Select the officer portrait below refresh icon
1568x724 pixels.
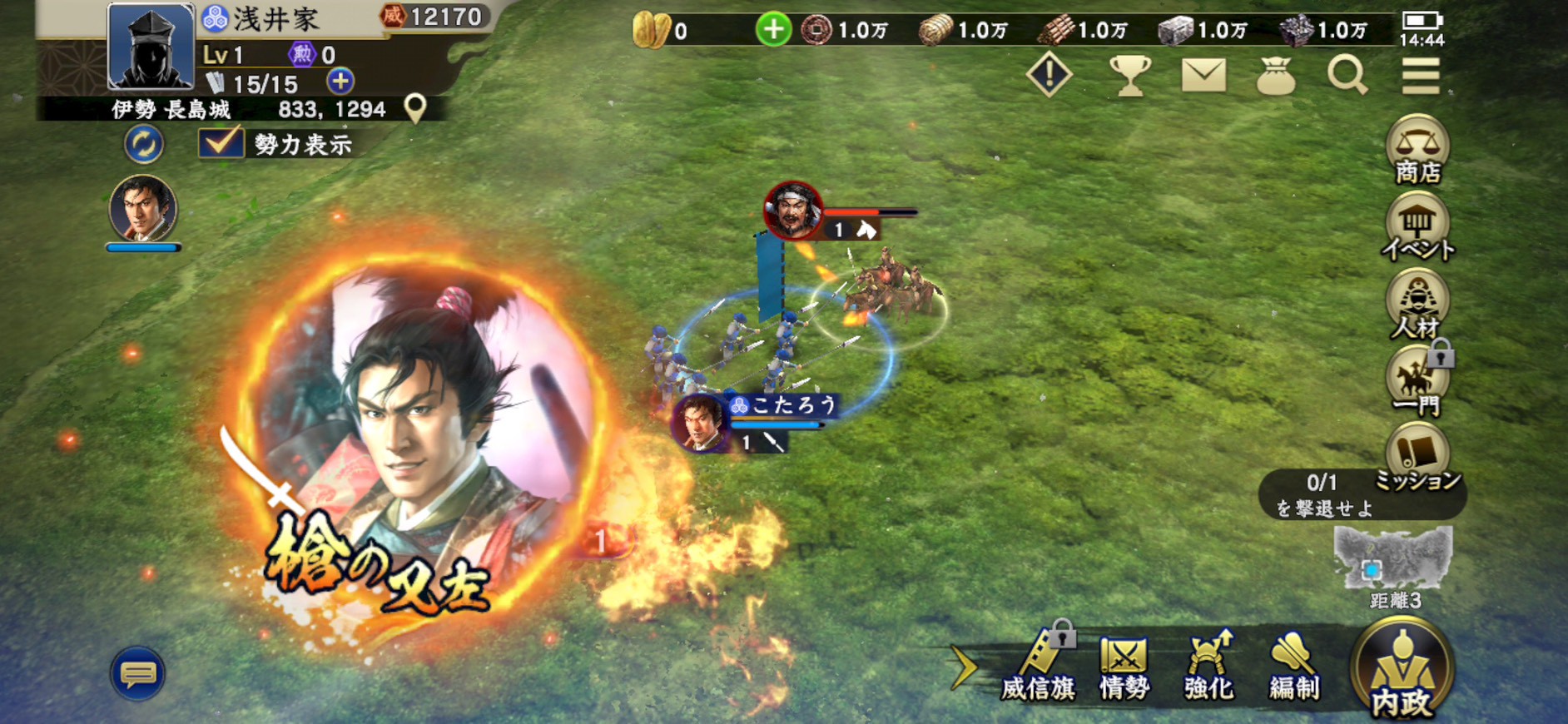coord(143,209)
